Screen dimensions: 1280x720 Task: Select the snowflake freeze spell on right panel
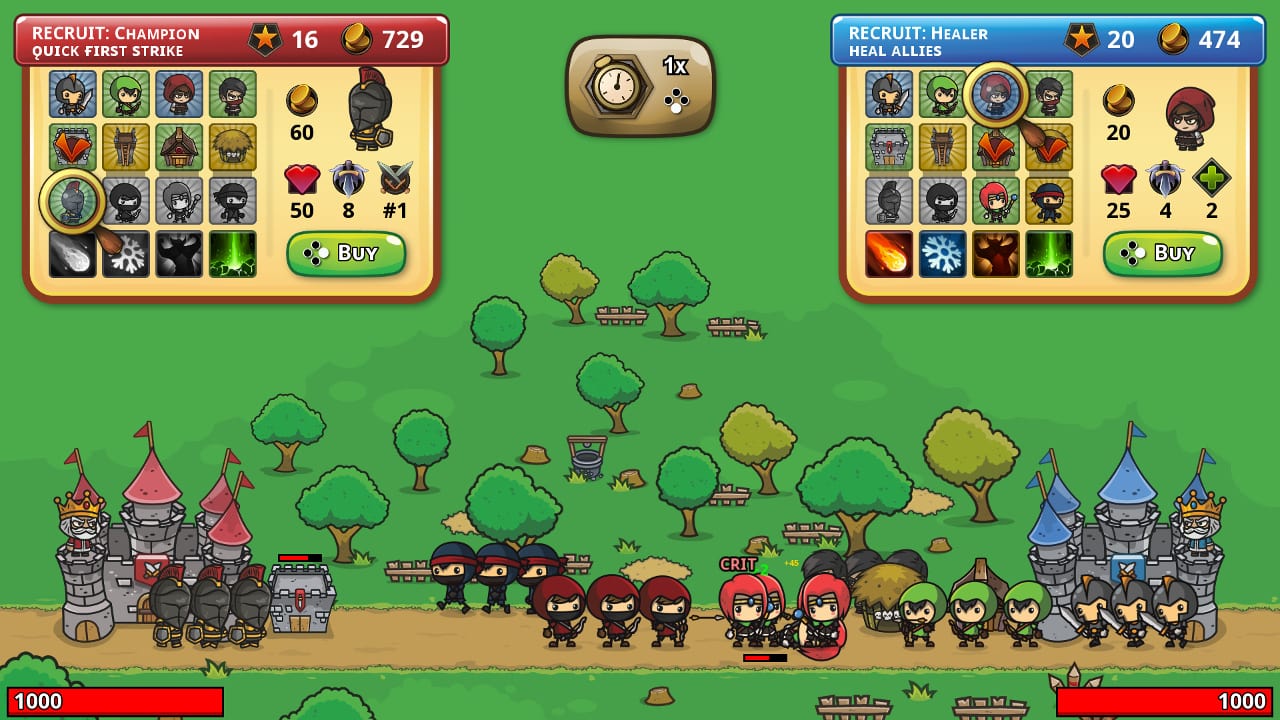[942, 252]
